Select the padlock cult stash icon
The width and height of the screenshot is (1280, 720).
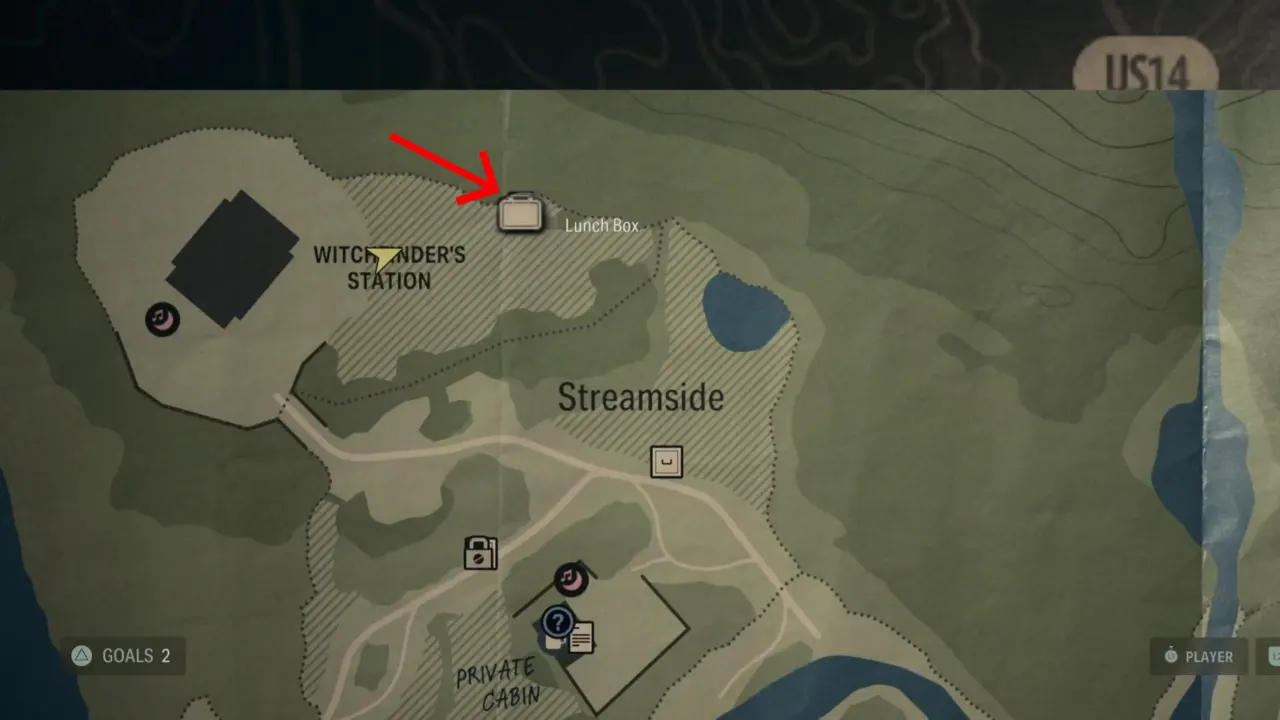coord(481,554)
